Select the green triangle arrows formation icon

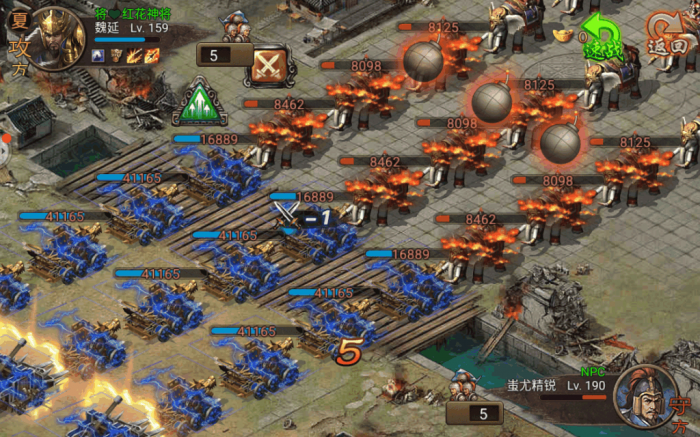pos(202,101)
